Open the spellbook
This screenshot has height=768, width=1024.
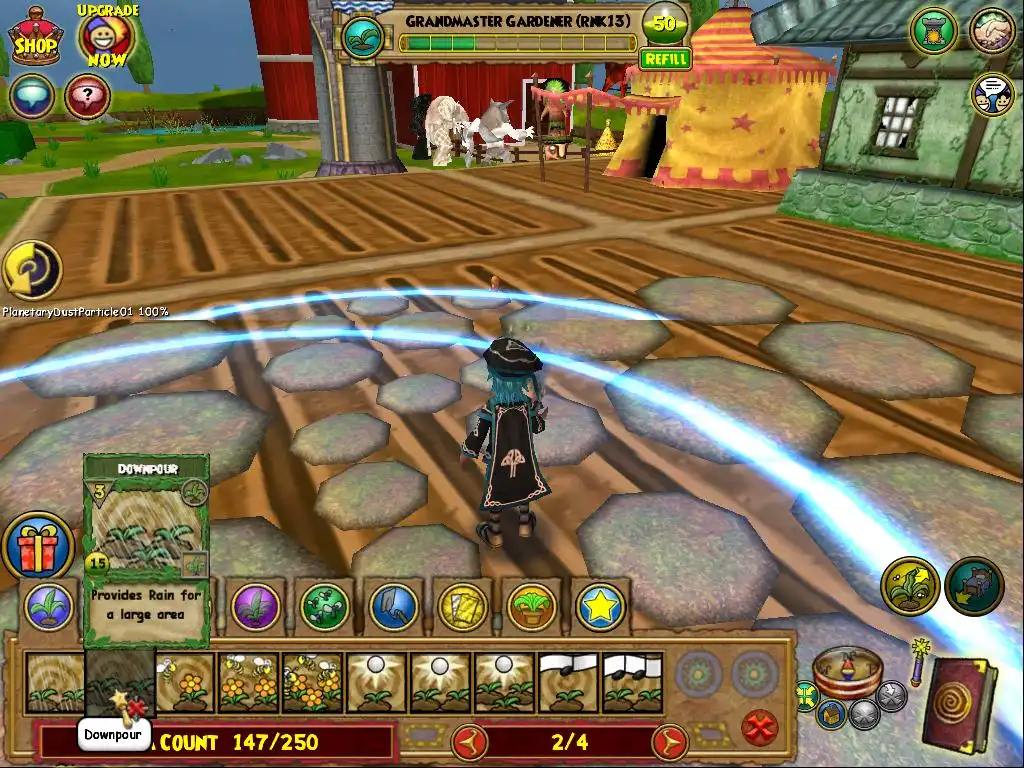(x=958, y=704)
